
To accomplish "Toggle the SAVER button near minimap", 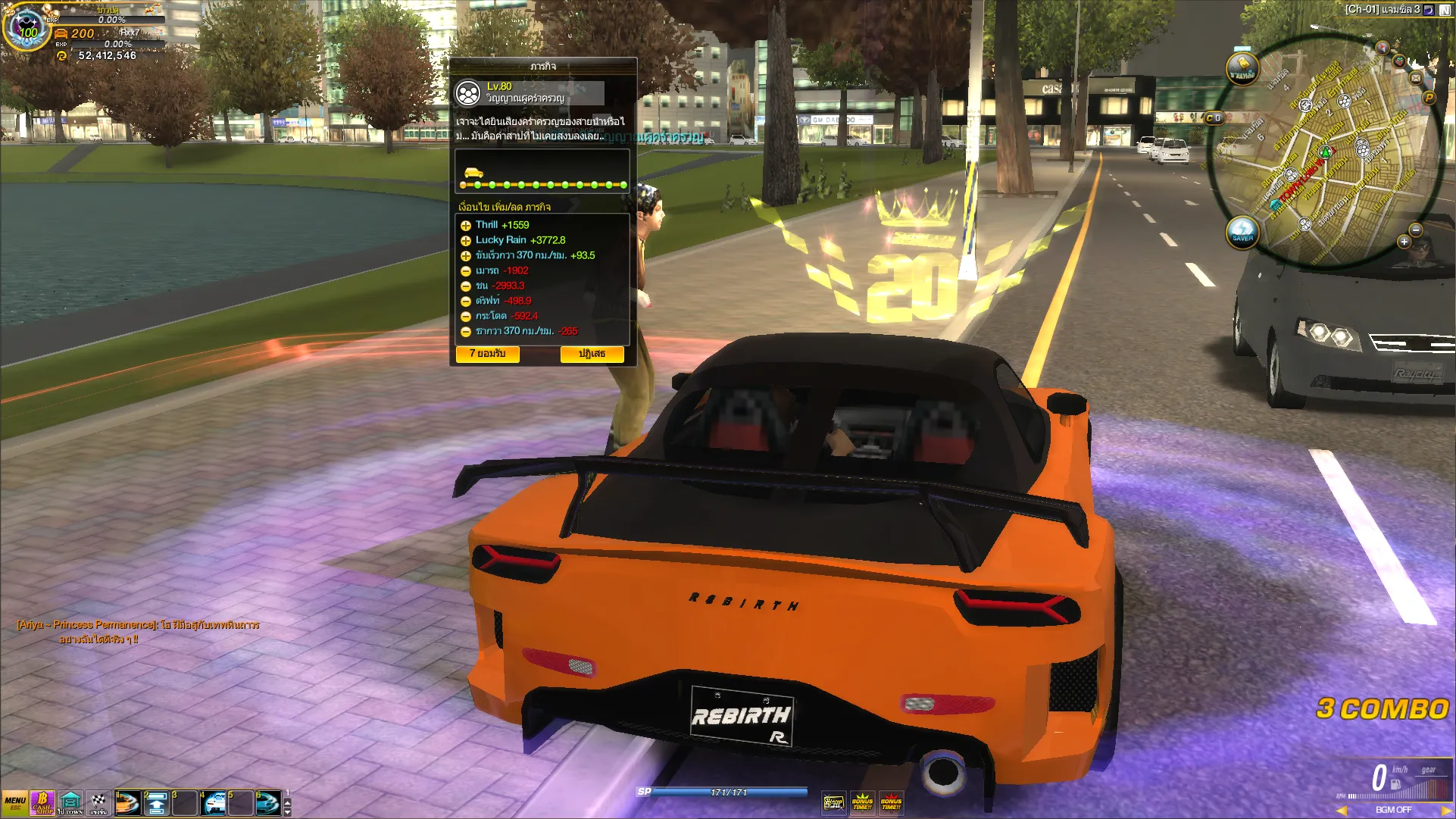I will [1242, 230].
